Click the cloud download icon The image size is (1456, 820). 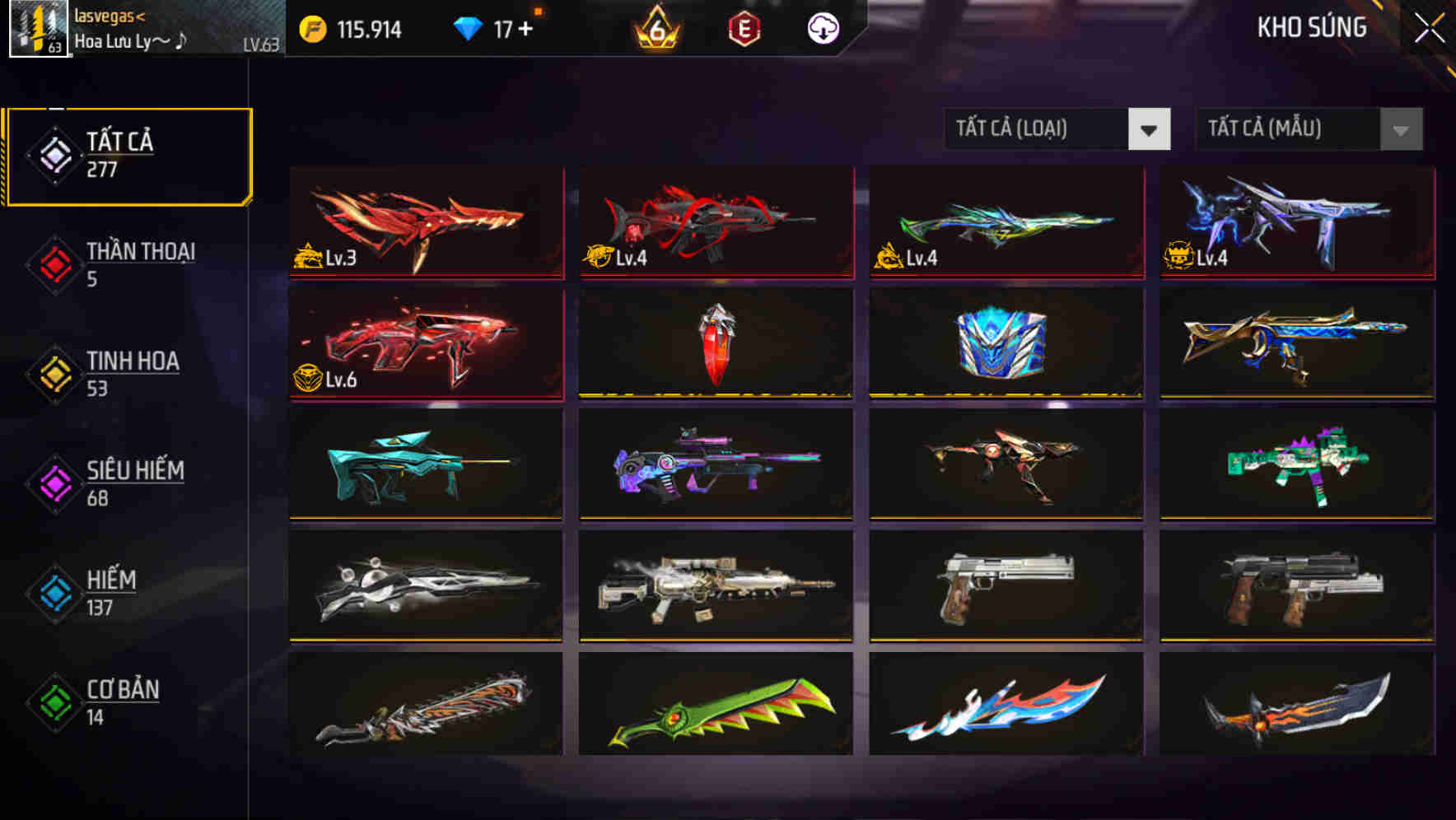click(823, 29)
